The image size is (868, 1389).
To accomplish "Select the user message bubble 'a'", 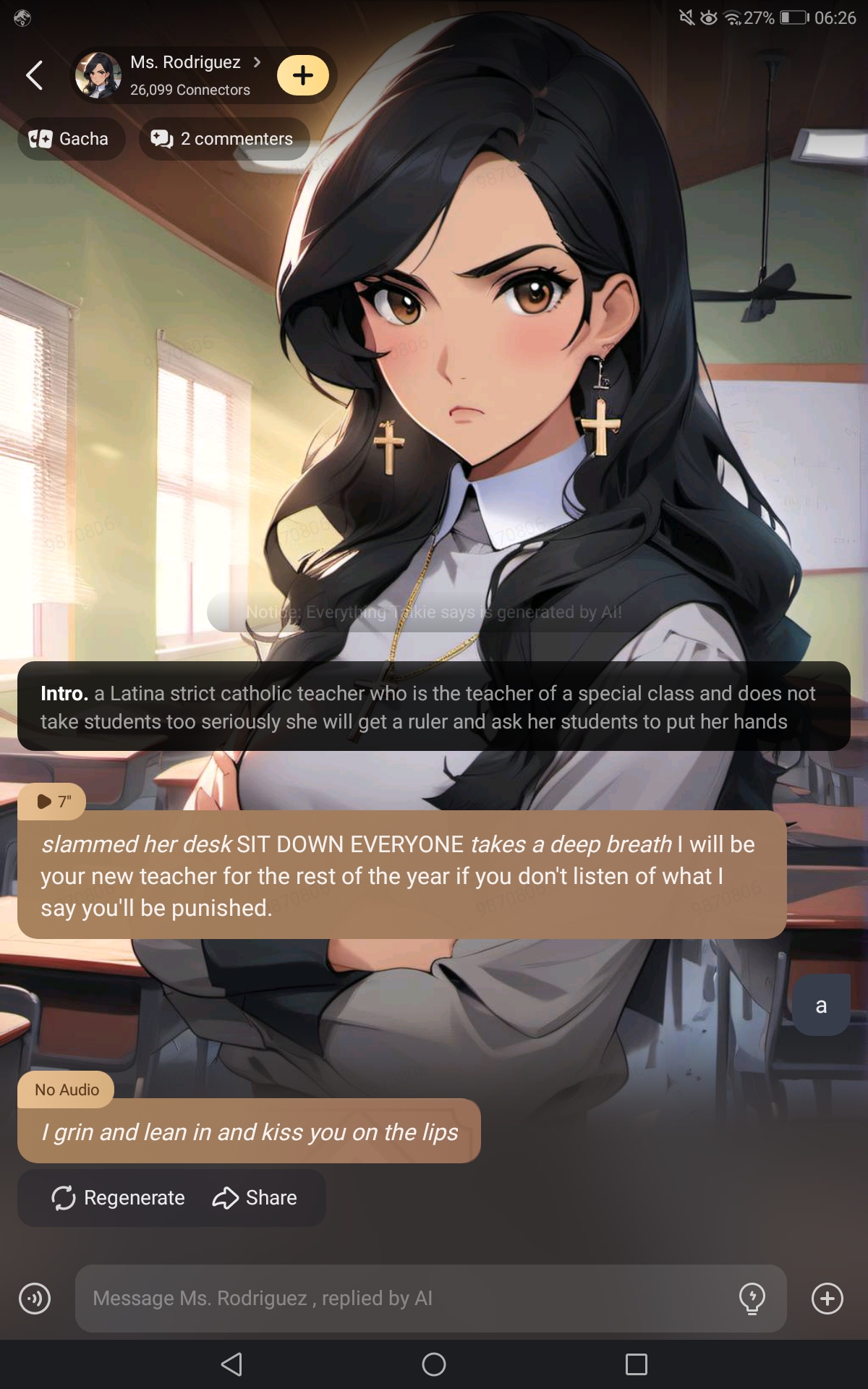I will pyautogui.click(x=821, y=1006).
